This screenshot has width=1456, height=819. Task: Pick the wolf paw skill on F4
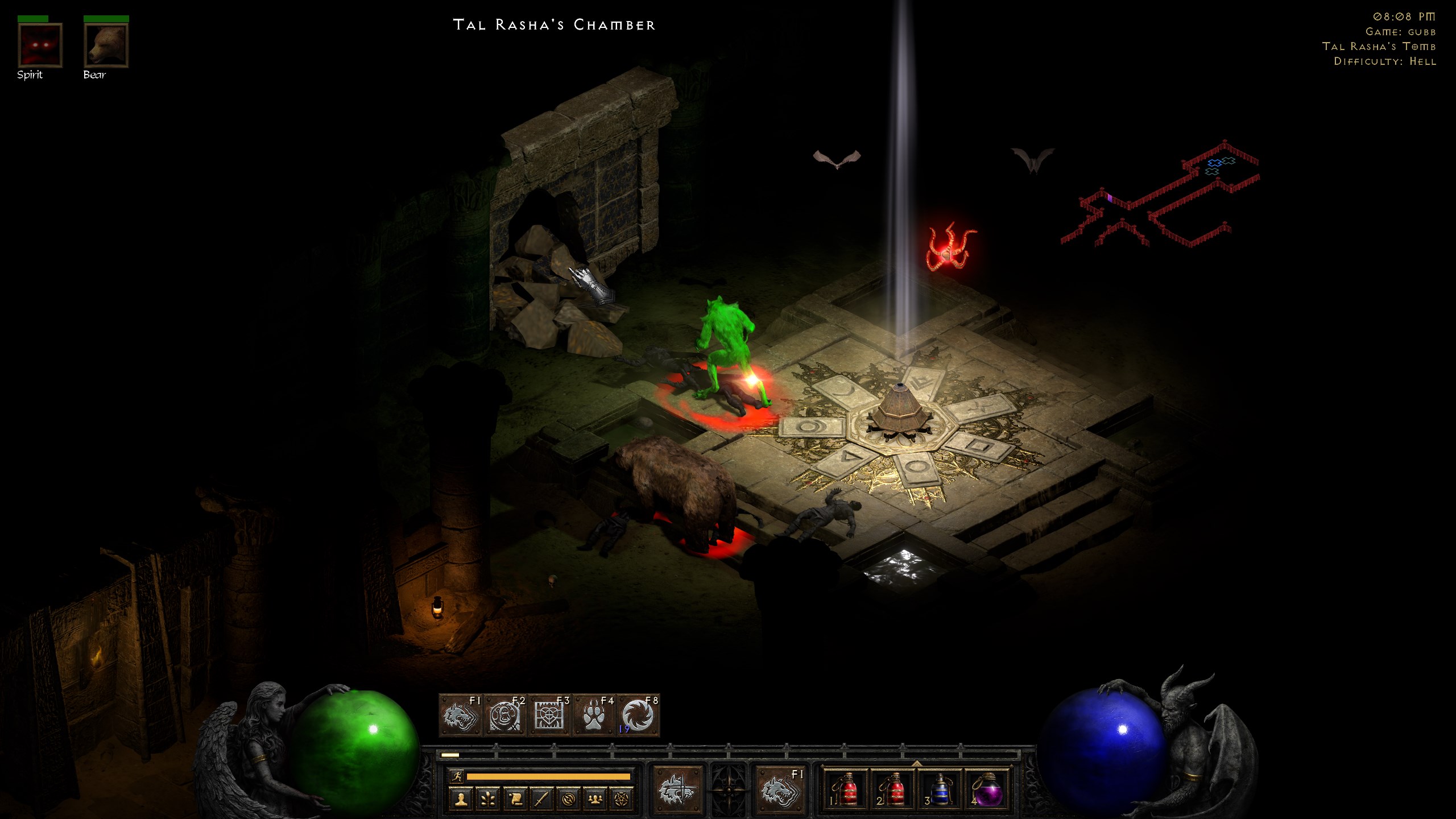(593, 715)
